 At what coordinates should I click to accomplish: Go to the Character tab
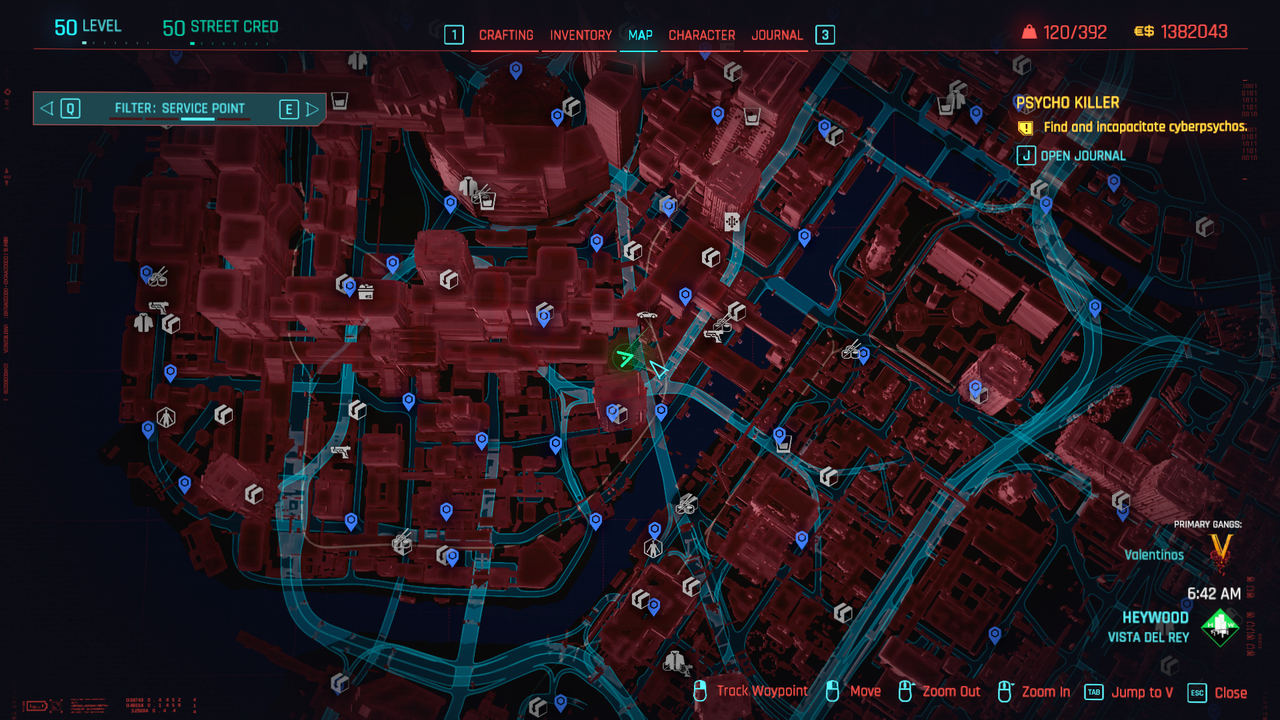tap(702, 35)
